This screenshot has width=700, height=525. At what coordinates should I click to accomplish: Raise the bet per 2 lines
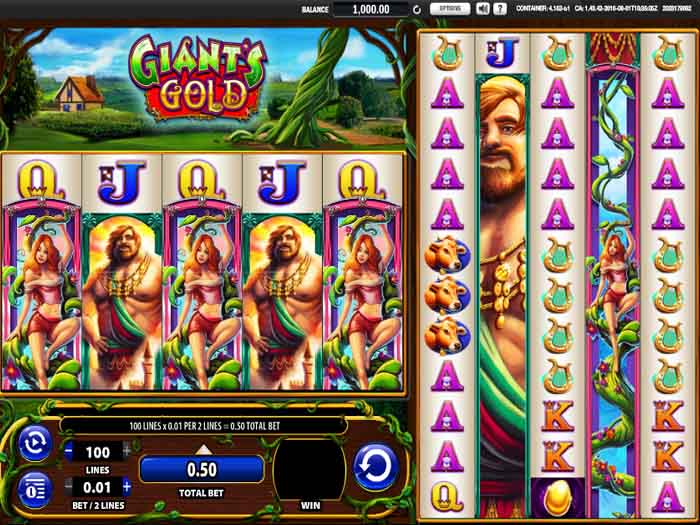coord(126,486)
